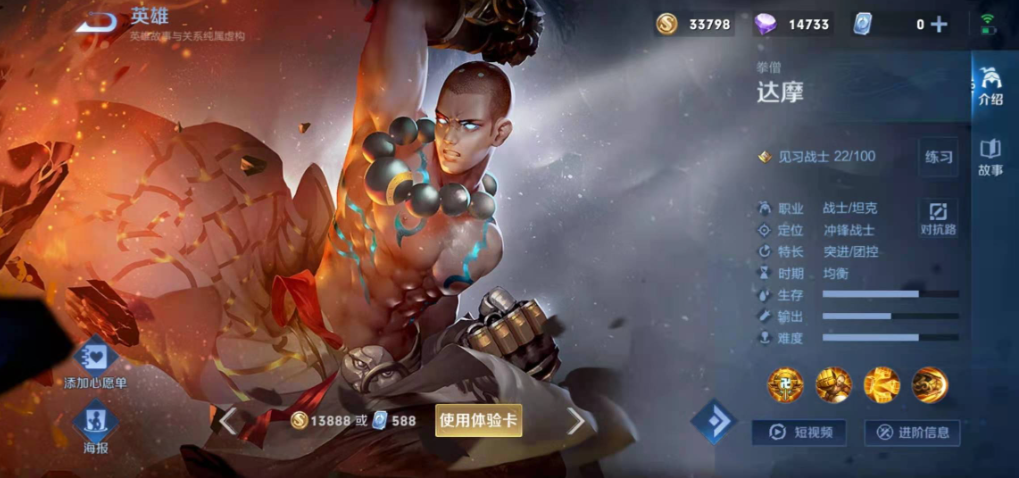This screenshot has width=1019, height=478.
Task: Add more cards with the plus button
Action: 938,25
